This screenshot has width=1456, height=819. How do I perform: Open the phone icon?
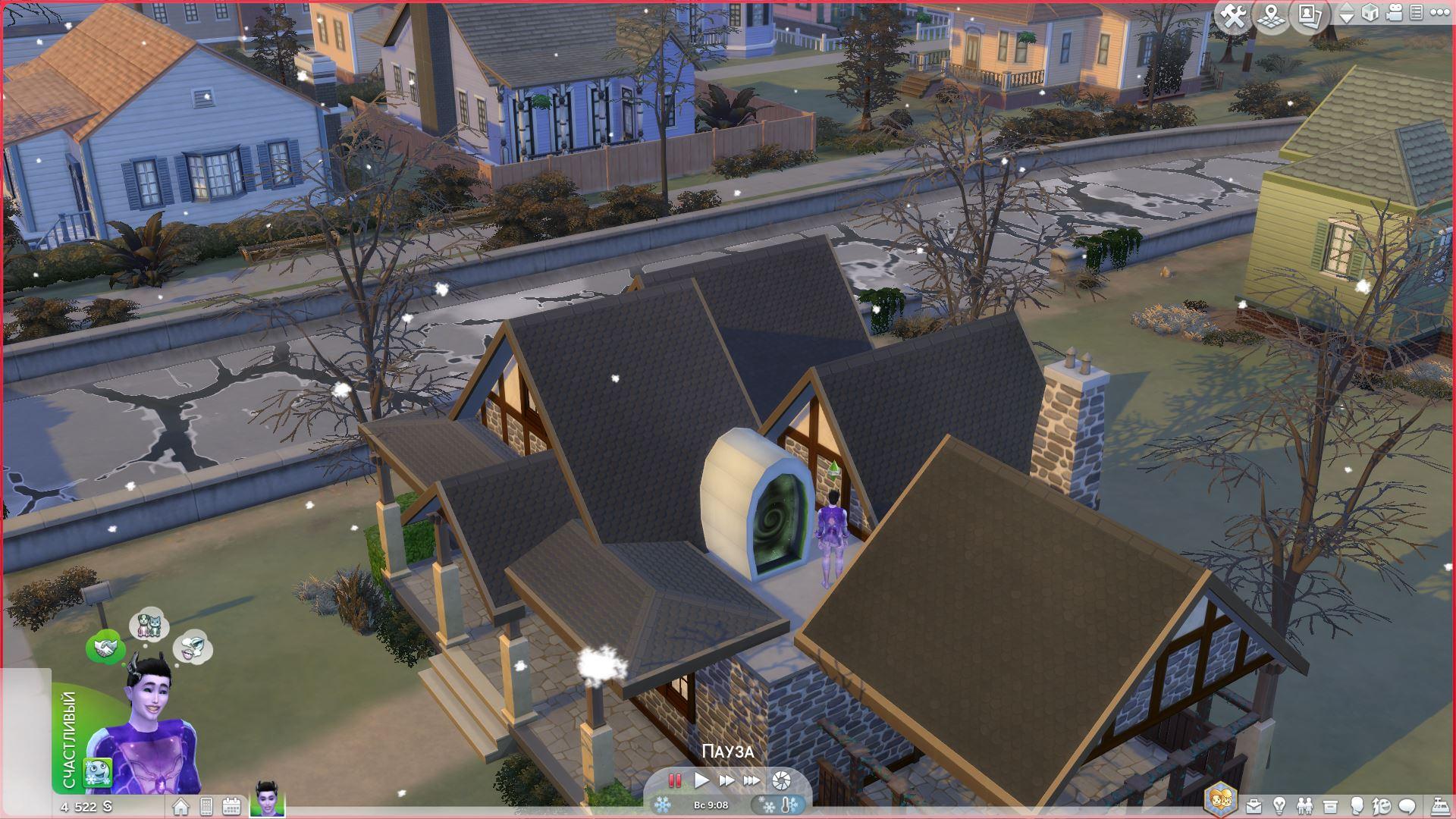click(x=206, y=806)
